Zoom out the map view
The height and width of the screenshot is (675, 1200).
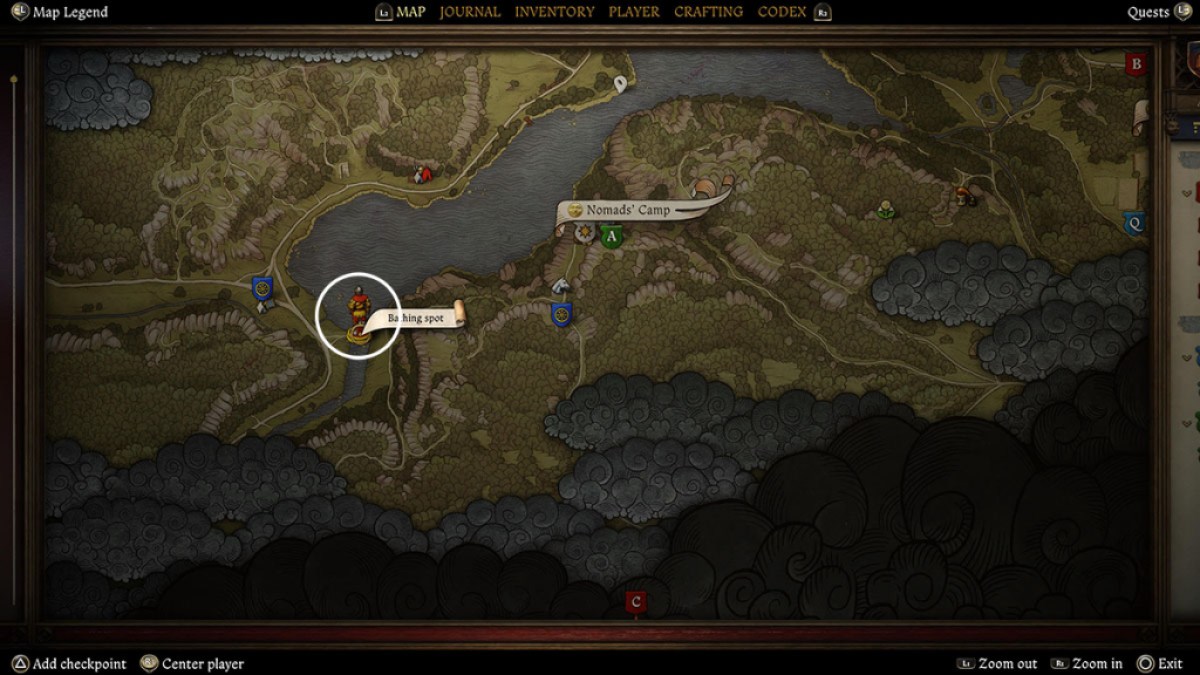tap(1007, 663)
